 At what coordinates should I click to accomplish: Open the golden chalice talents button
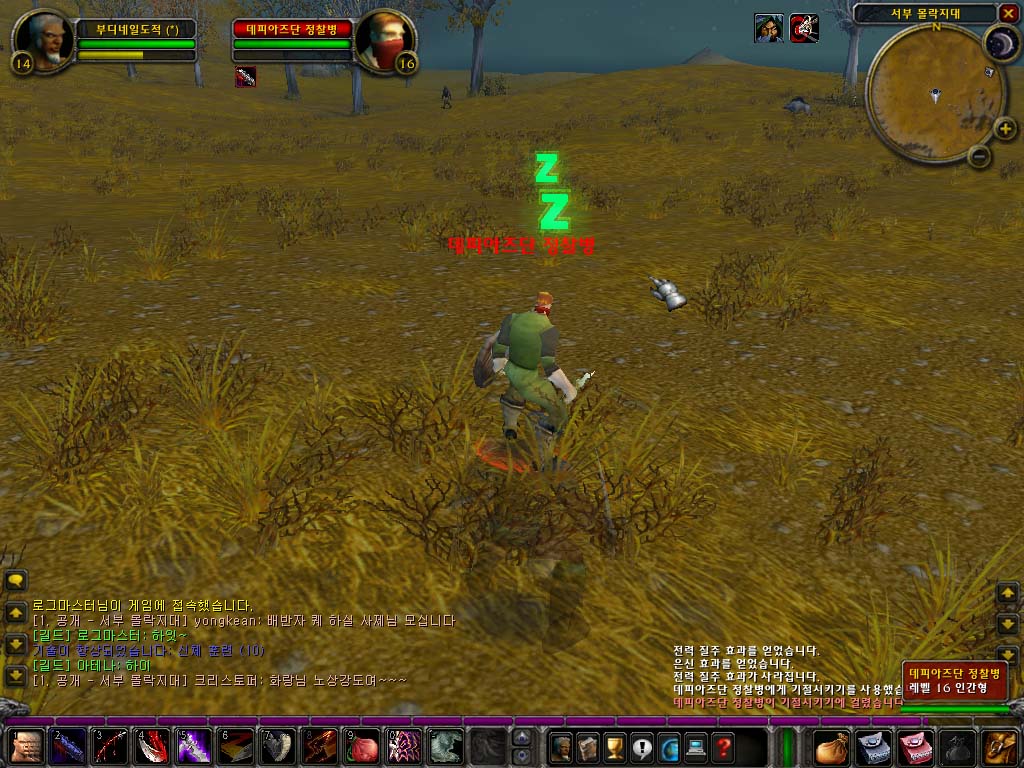coord(615,746)
